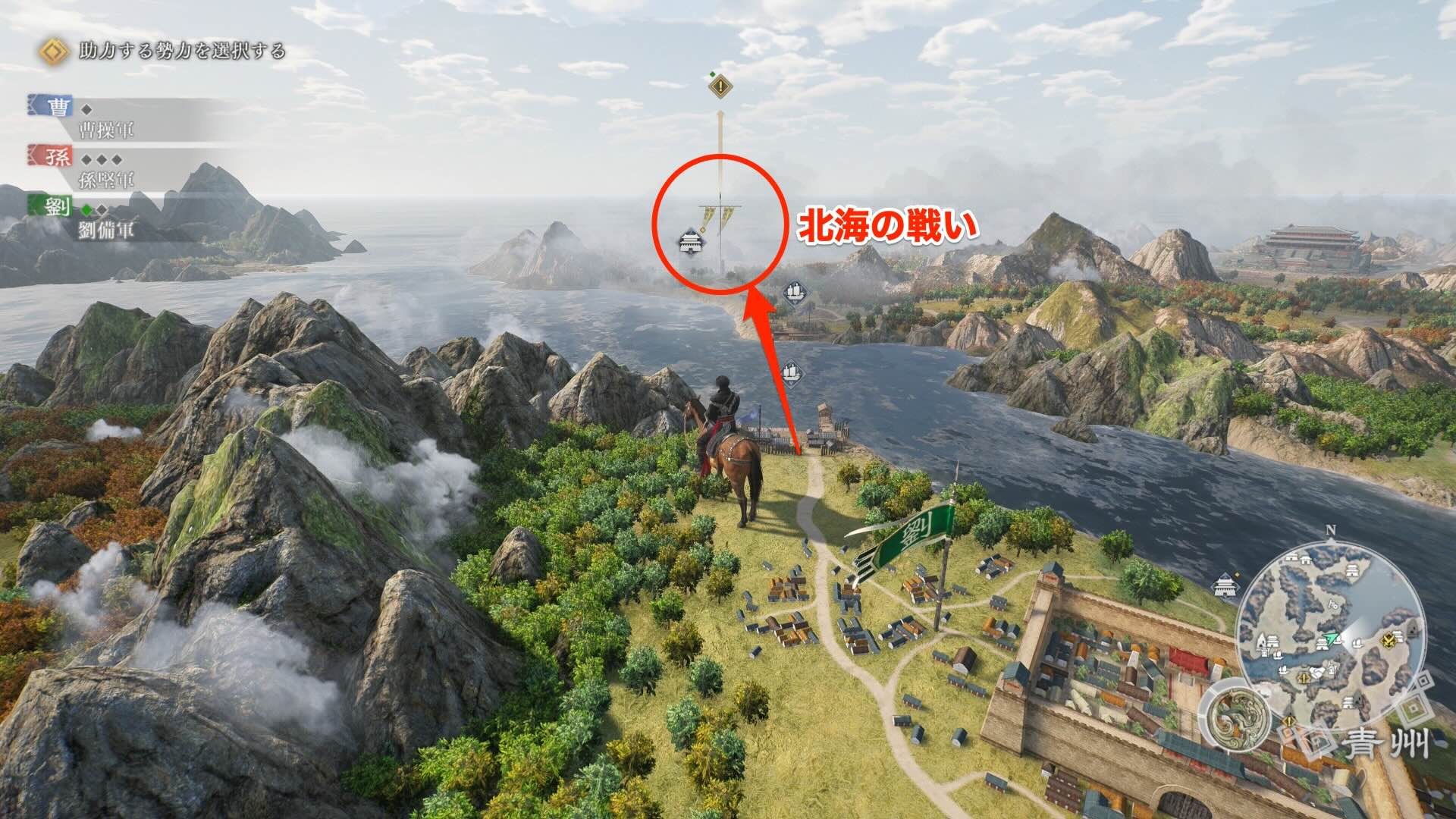This screenshot has width=1456, height=819.
Task: Click the N compass indicator above the minimap
Action: [x=1331, y=531]
